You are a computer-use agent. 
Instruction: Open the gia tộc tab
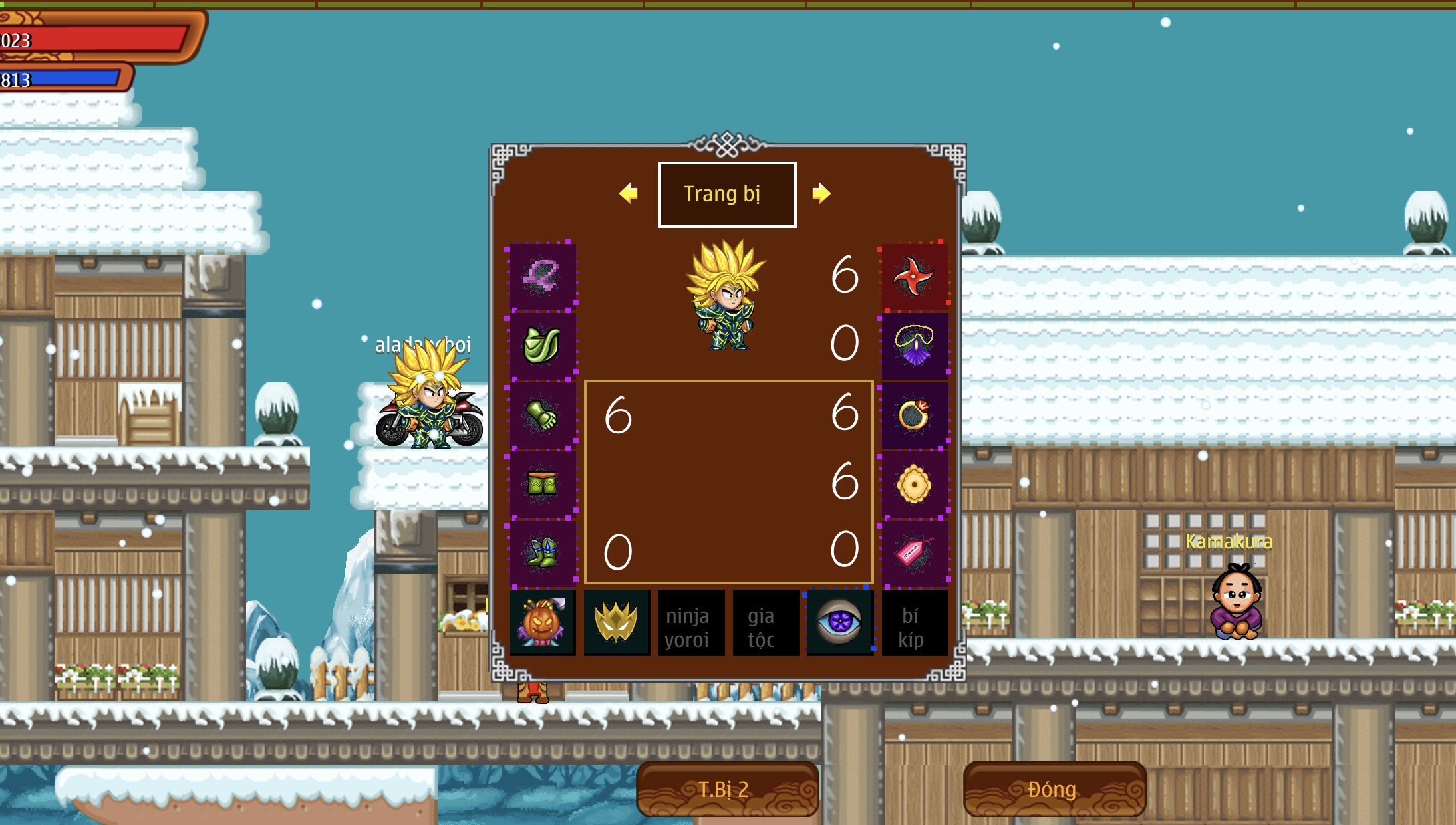tap(766, 622)
